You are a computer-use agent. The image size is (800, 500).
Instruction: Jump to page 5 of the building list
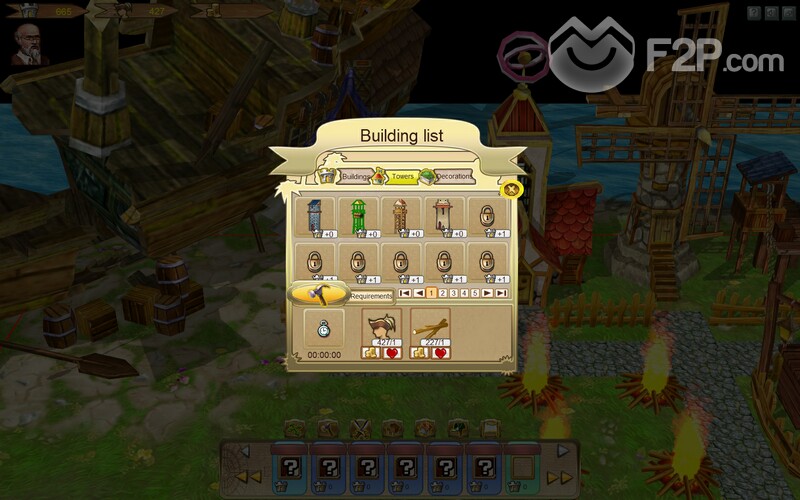[x=475, y=293]
